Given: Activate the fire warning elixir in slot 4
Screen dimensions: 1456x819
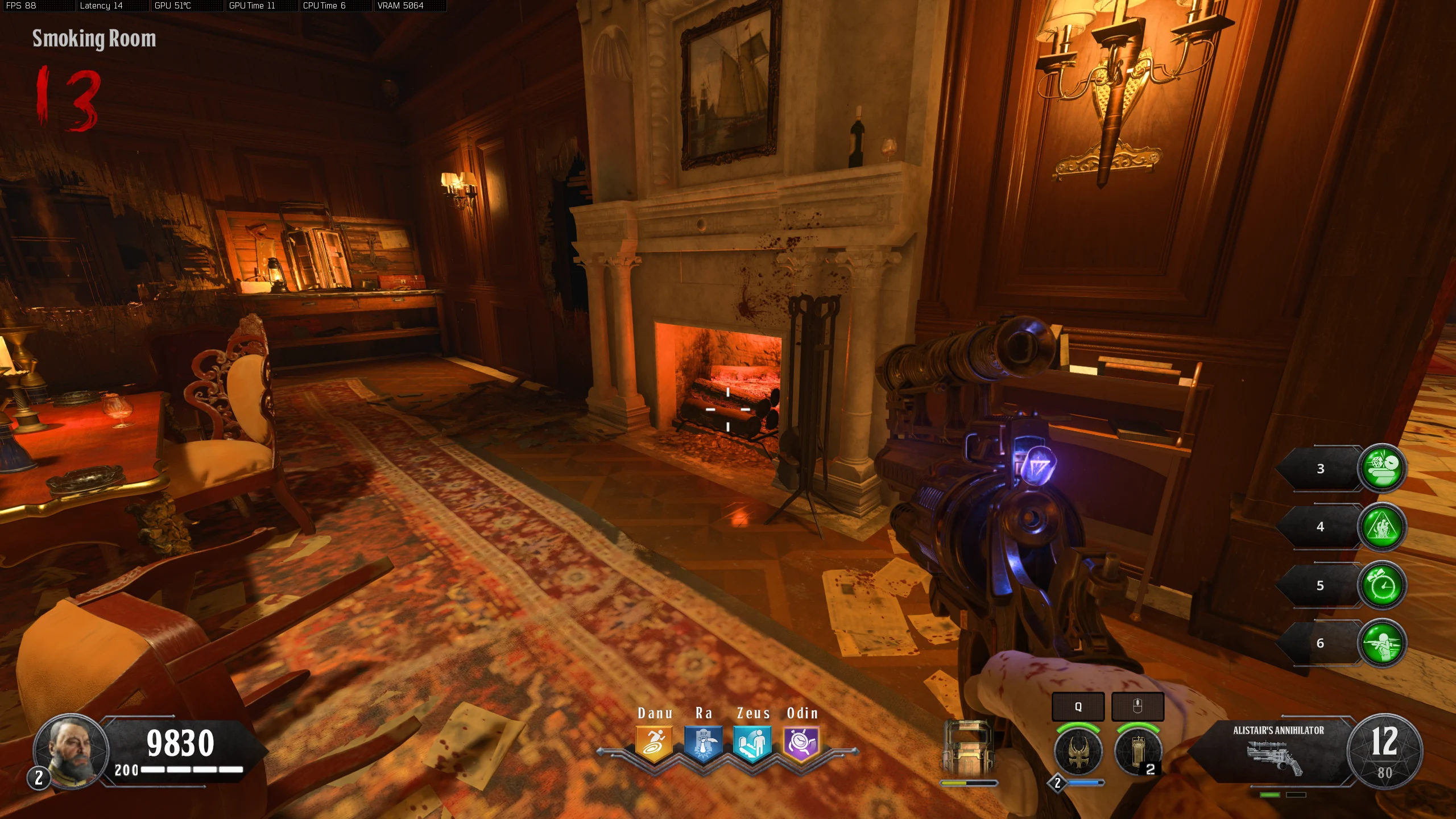Looking at the screenshot, I should pos(1381,527).
